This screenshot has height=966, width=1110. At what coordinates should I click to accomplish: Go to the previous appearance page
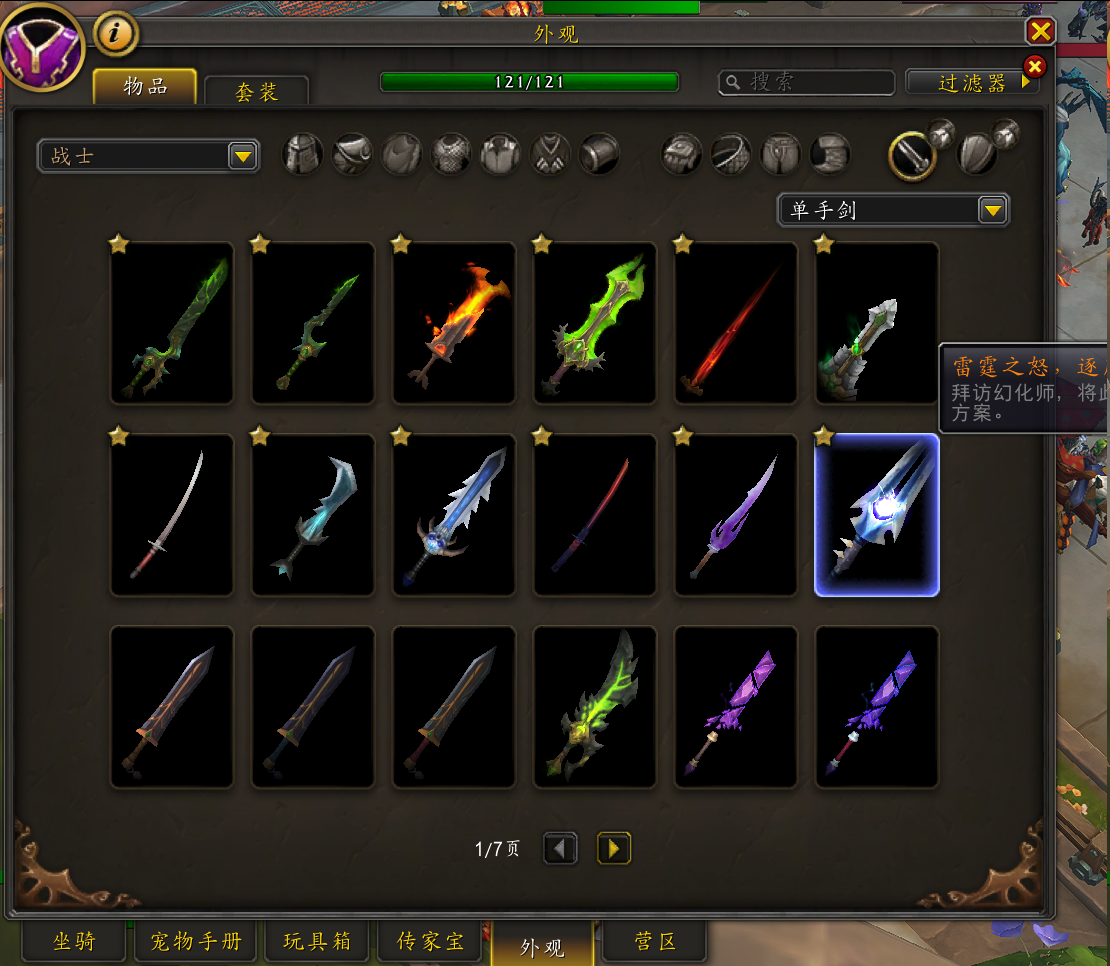tap(560, 849)
